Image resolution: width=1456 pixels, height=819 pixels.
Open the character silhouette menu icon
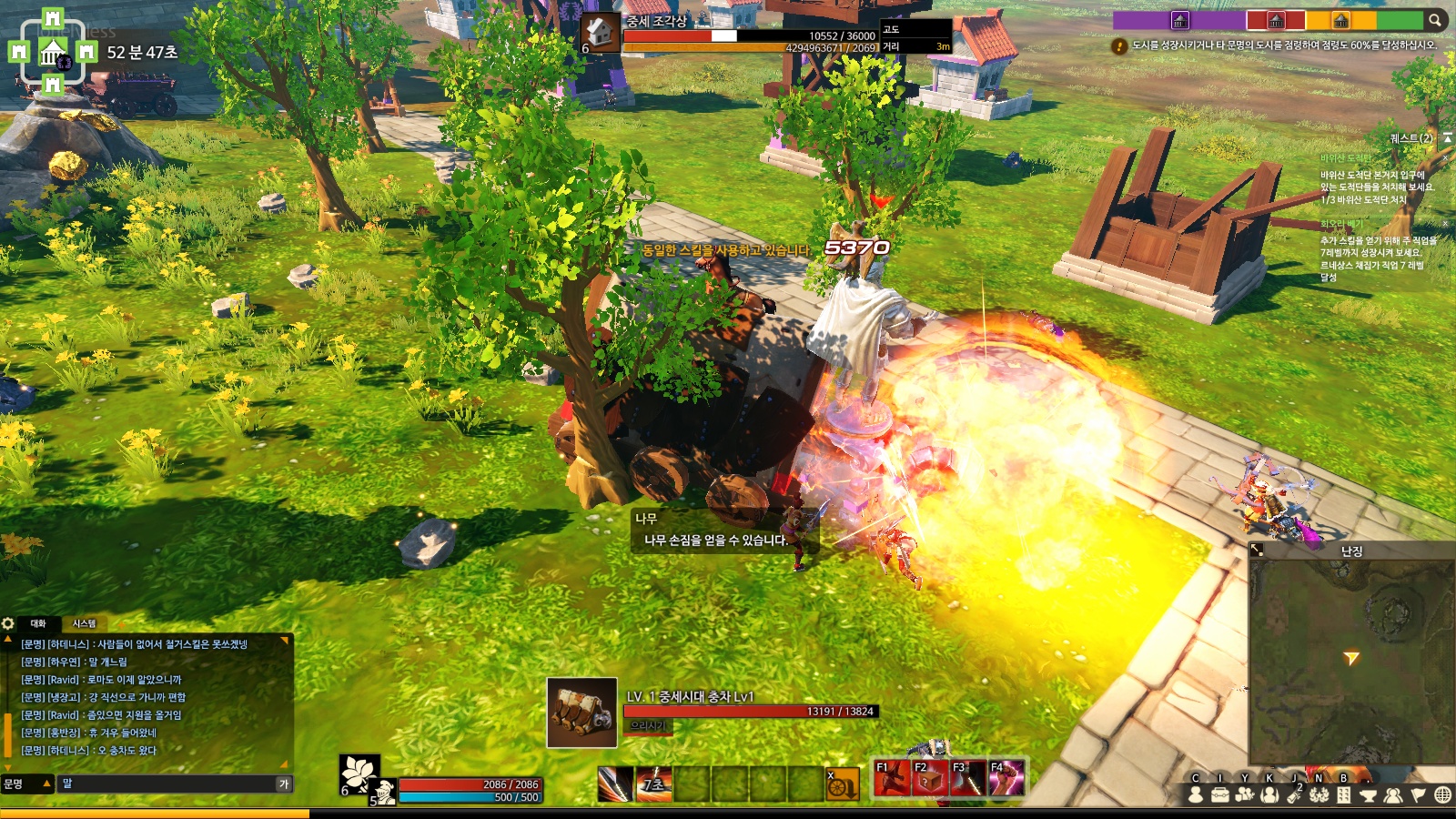tap(1196, 795)
